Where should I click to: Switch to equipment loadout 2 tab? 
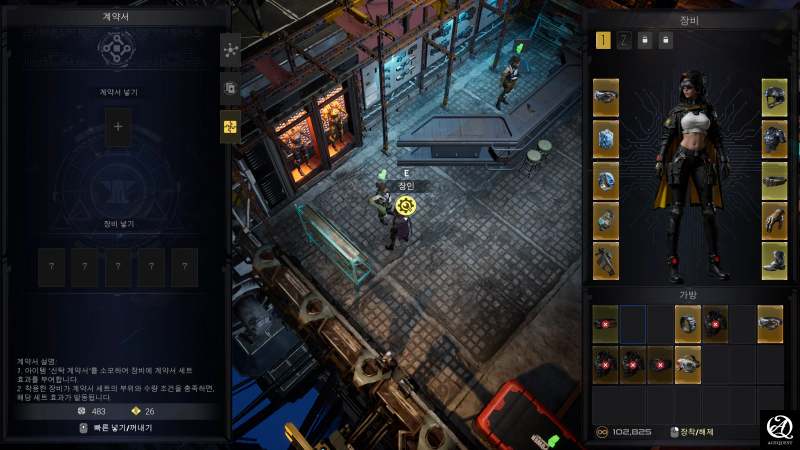pos(624,41)
